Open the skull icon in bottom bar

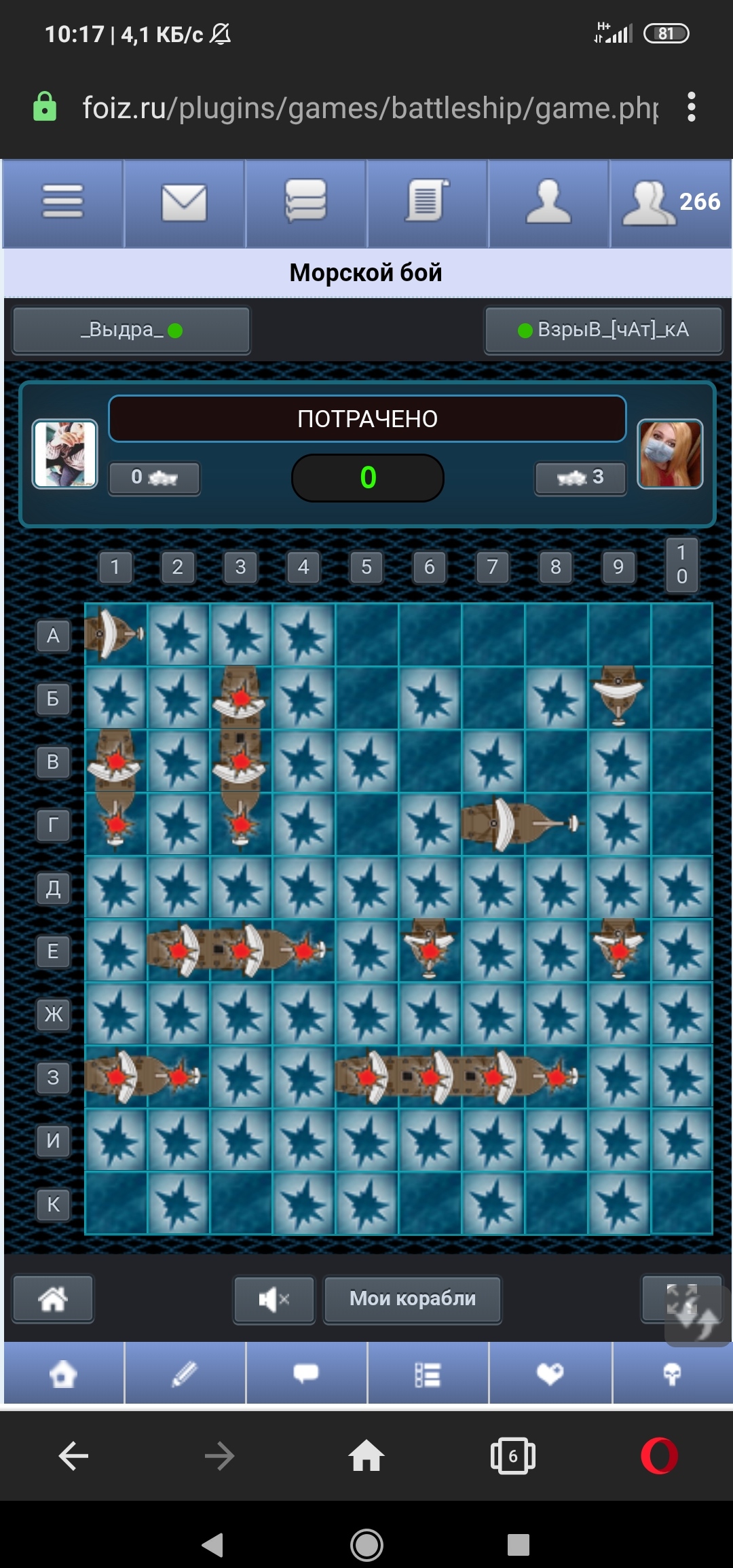(672, 1374)
